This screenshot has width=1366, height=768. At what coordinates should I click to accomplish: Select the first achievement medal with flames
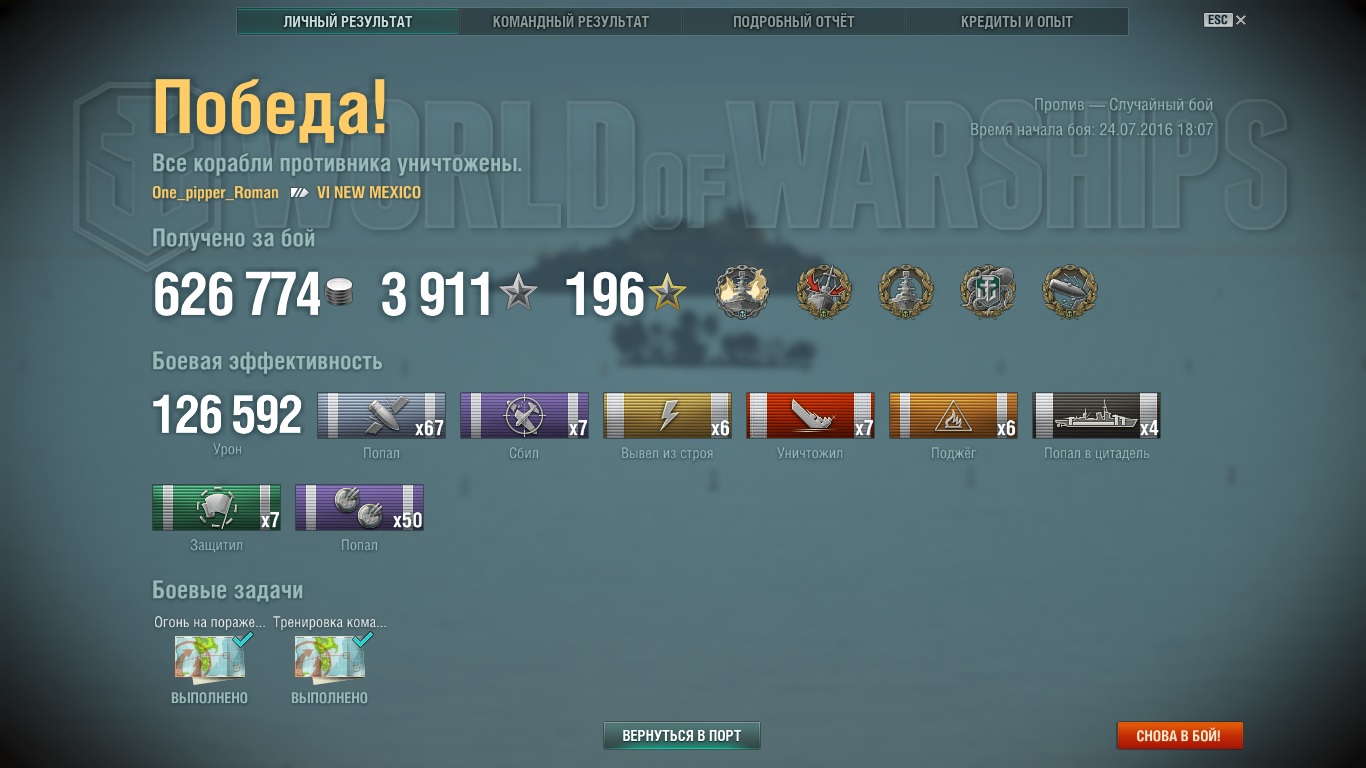pyautogui.click(x=741, y=293)
